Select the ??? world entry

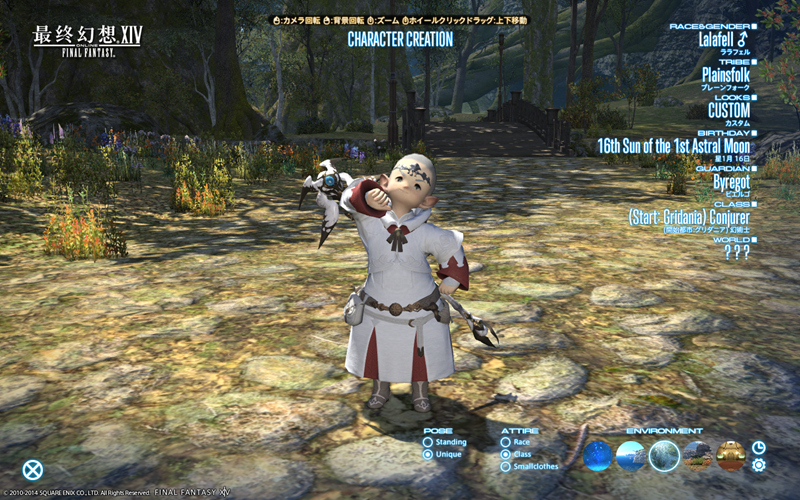pos(736,251)
